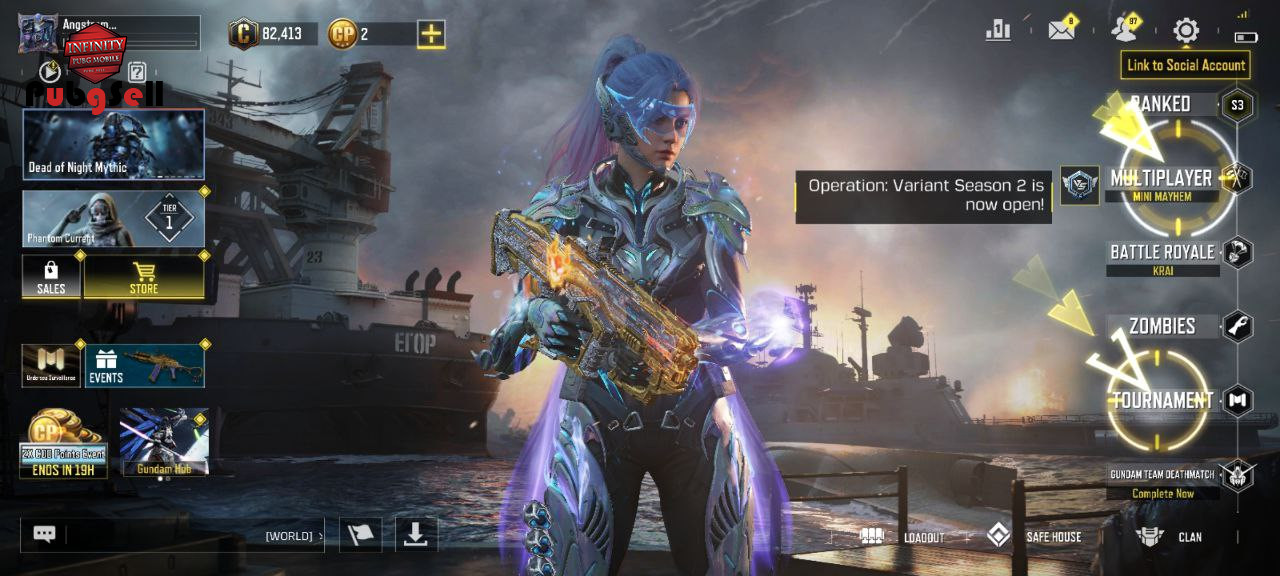Screen dimensions: 1280x576
Task: Enter the Safe House
Action: [x=1035, y=537]
